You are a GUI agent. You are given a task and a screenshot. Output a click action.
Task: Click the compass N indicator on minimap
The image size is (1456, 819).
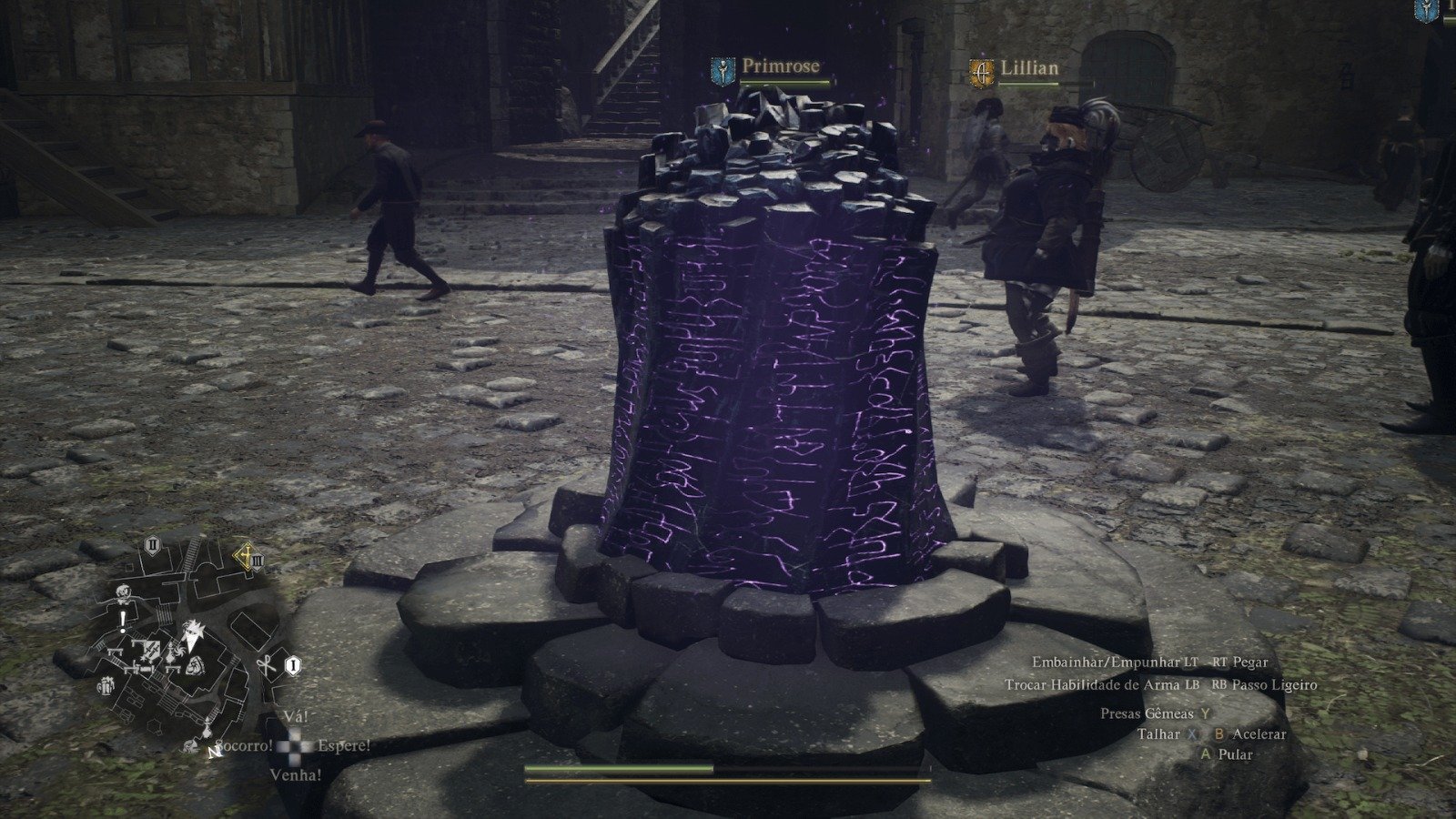click(213, 753)
